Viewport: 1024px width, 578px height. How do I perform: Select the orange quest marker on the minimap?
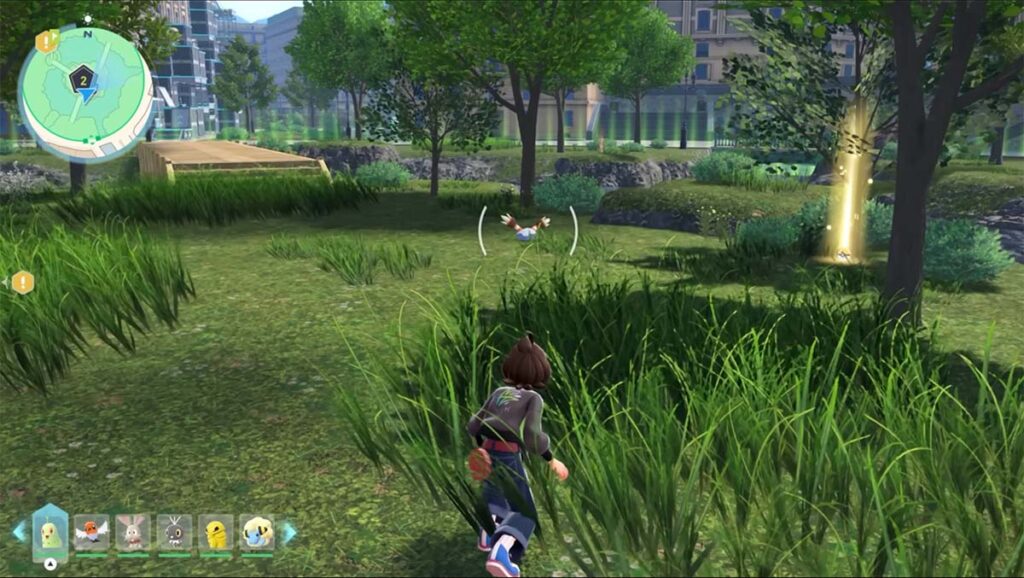coord(46,41)
